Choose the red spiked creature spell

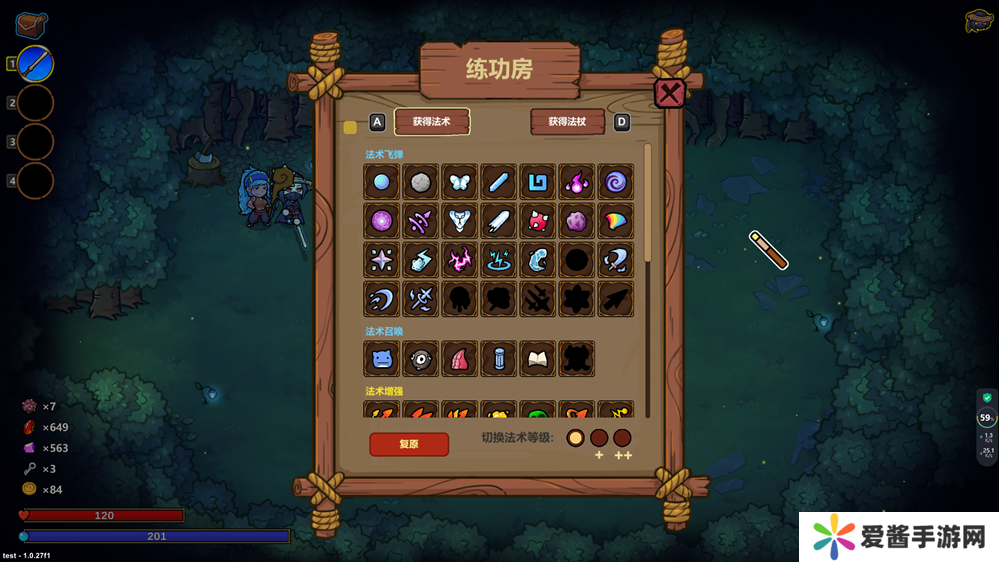coord(538,220)
